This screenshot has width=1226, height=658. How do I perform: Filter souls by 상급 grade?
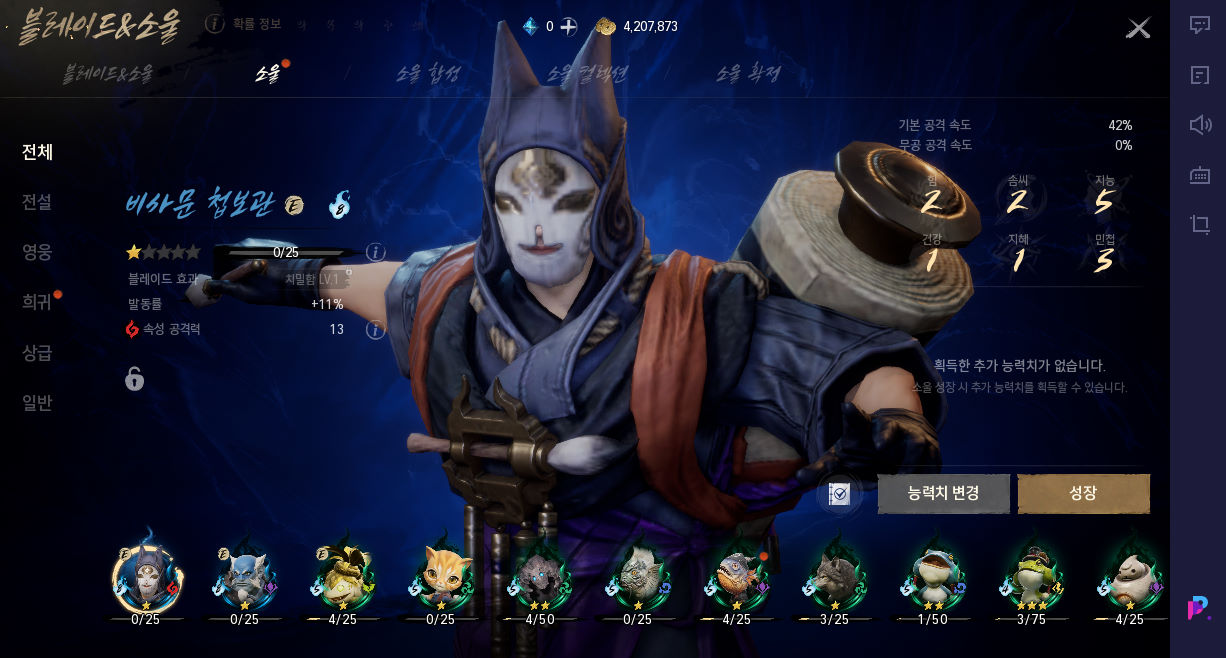pyautogui.click(x=37, y=353)
